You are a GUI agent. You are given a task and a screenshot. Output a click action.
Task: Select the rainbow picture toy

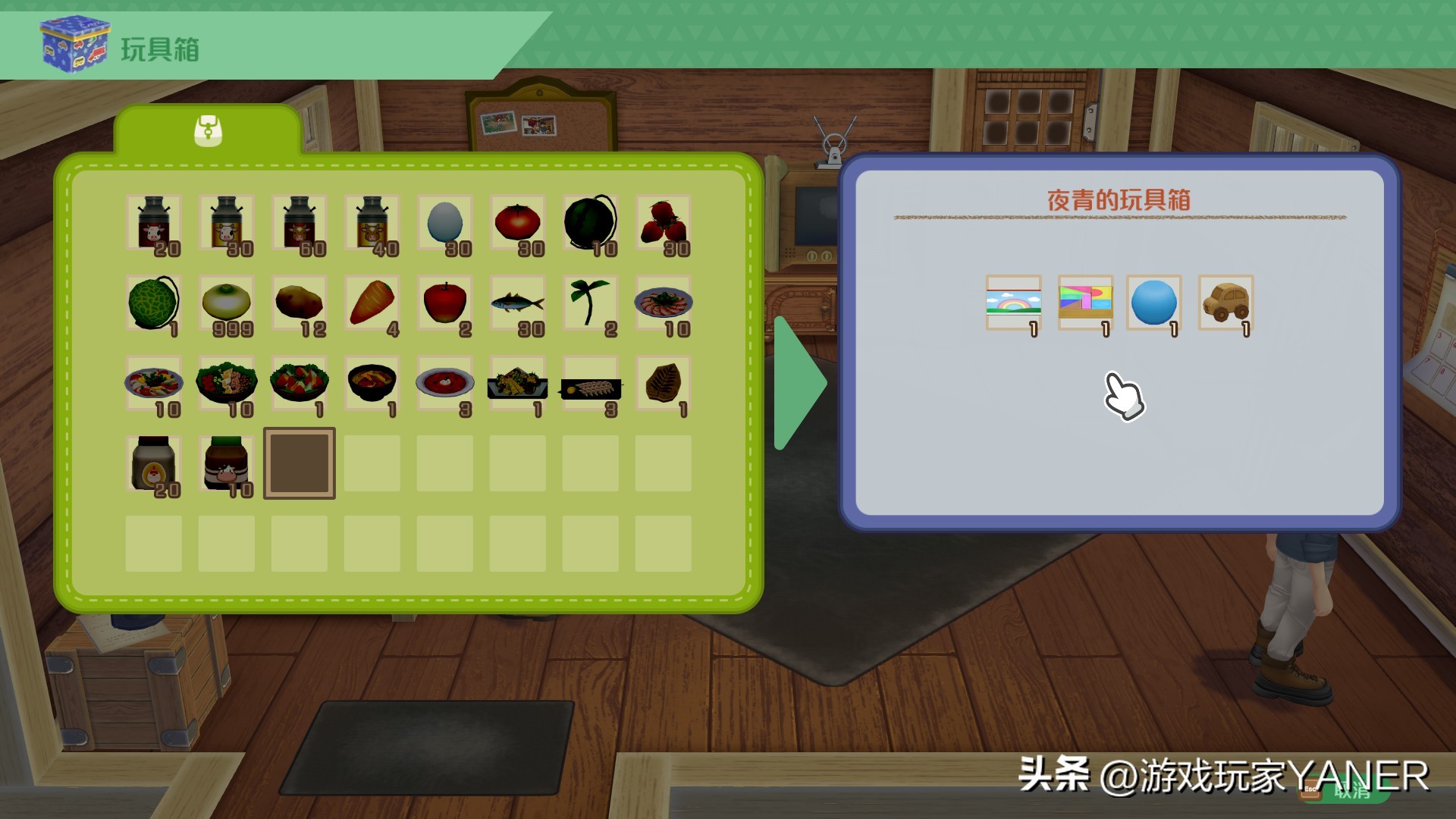(1015, 303)
